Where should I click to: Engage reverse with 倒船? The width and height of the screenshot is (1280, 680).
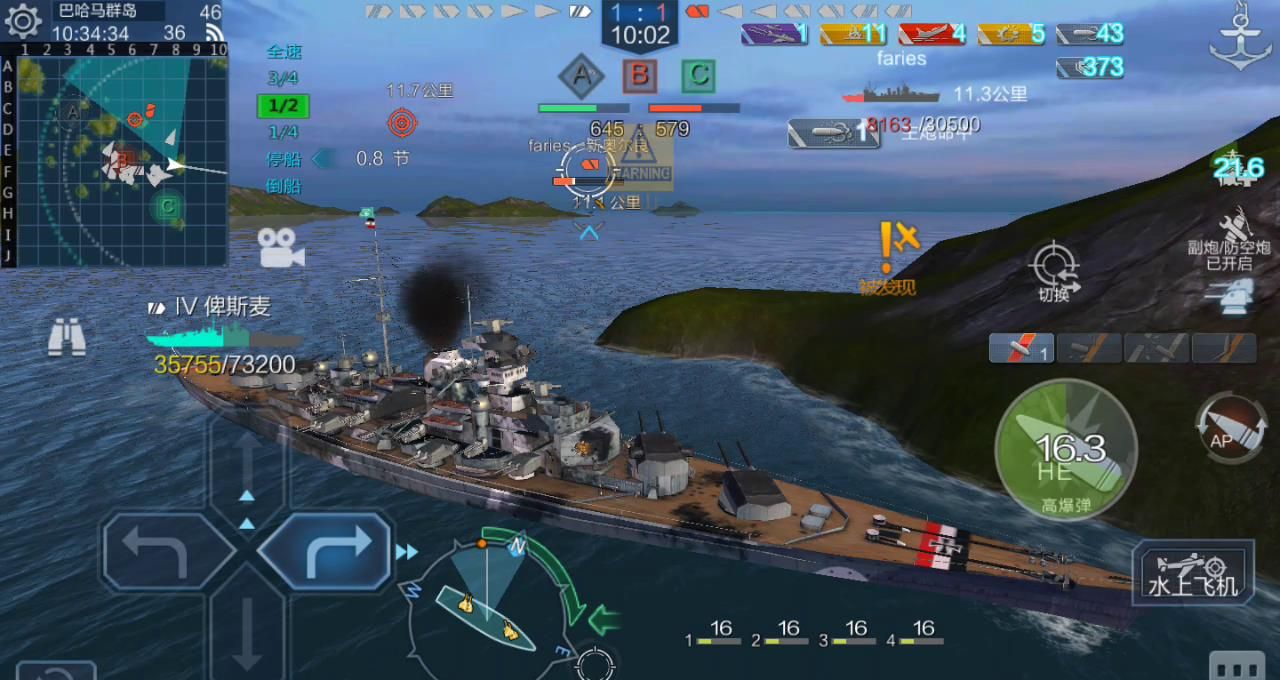coord(283,186)
